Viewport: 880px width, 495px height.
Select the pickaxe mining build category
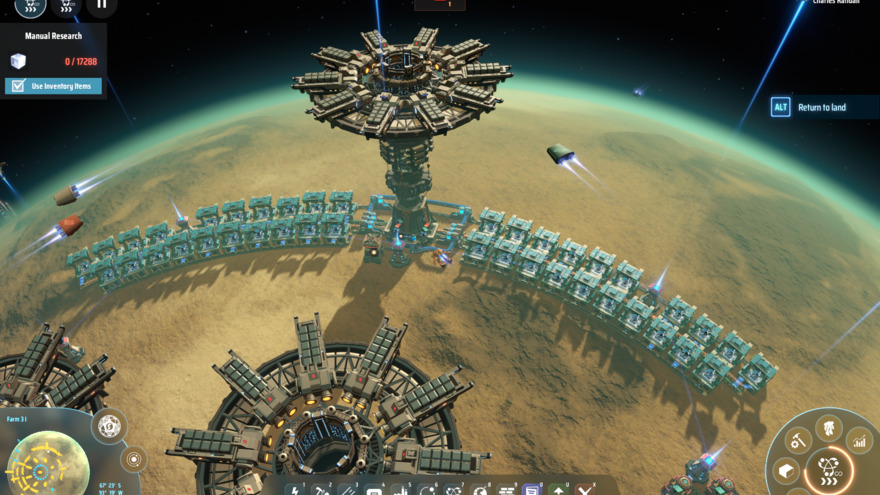tap(322, 490)
